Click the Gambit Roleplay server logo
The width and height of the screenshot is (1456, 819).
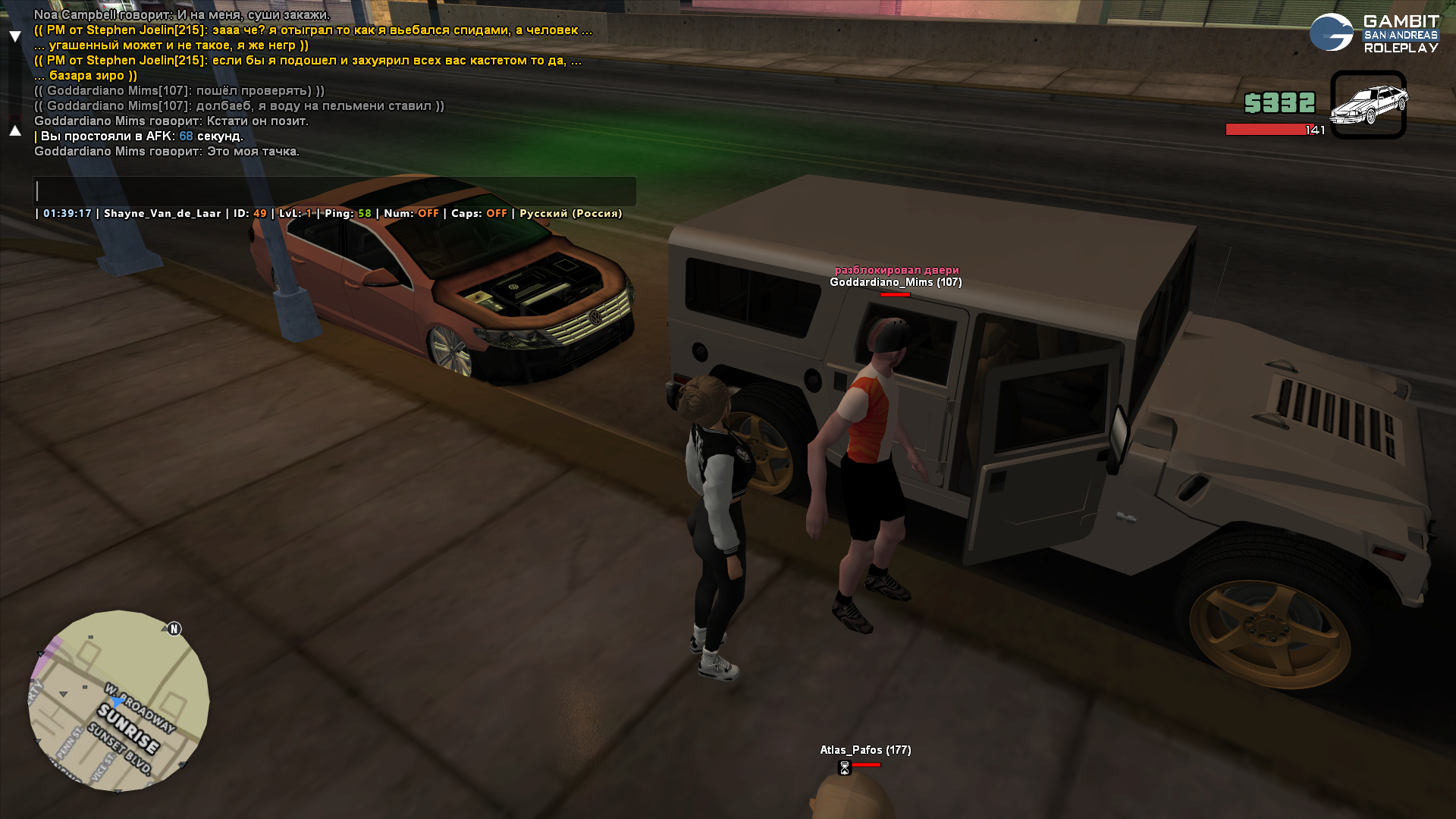coord(1373,33)
